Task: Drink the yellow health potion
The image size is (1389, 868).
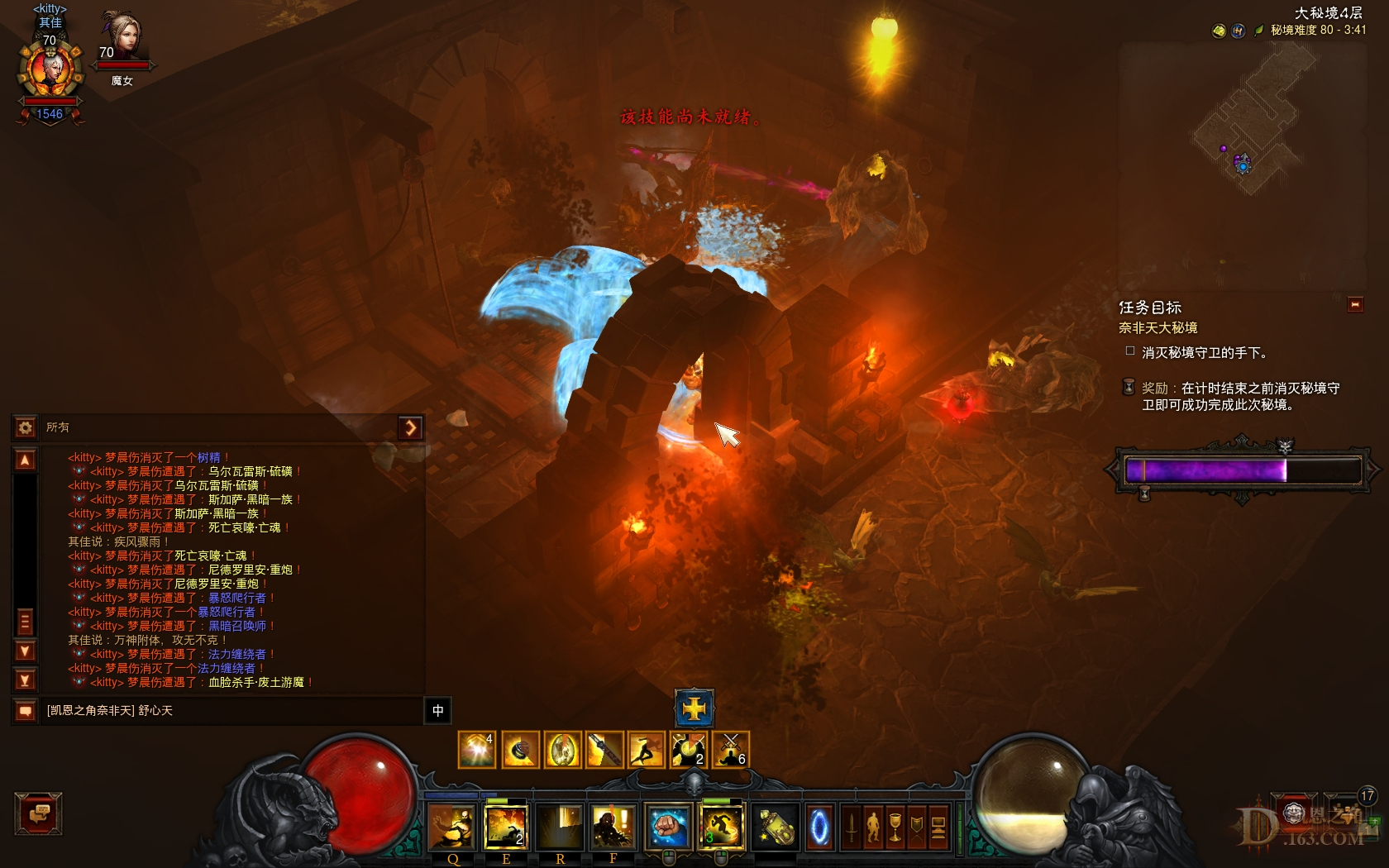Action: pos(776,827)
